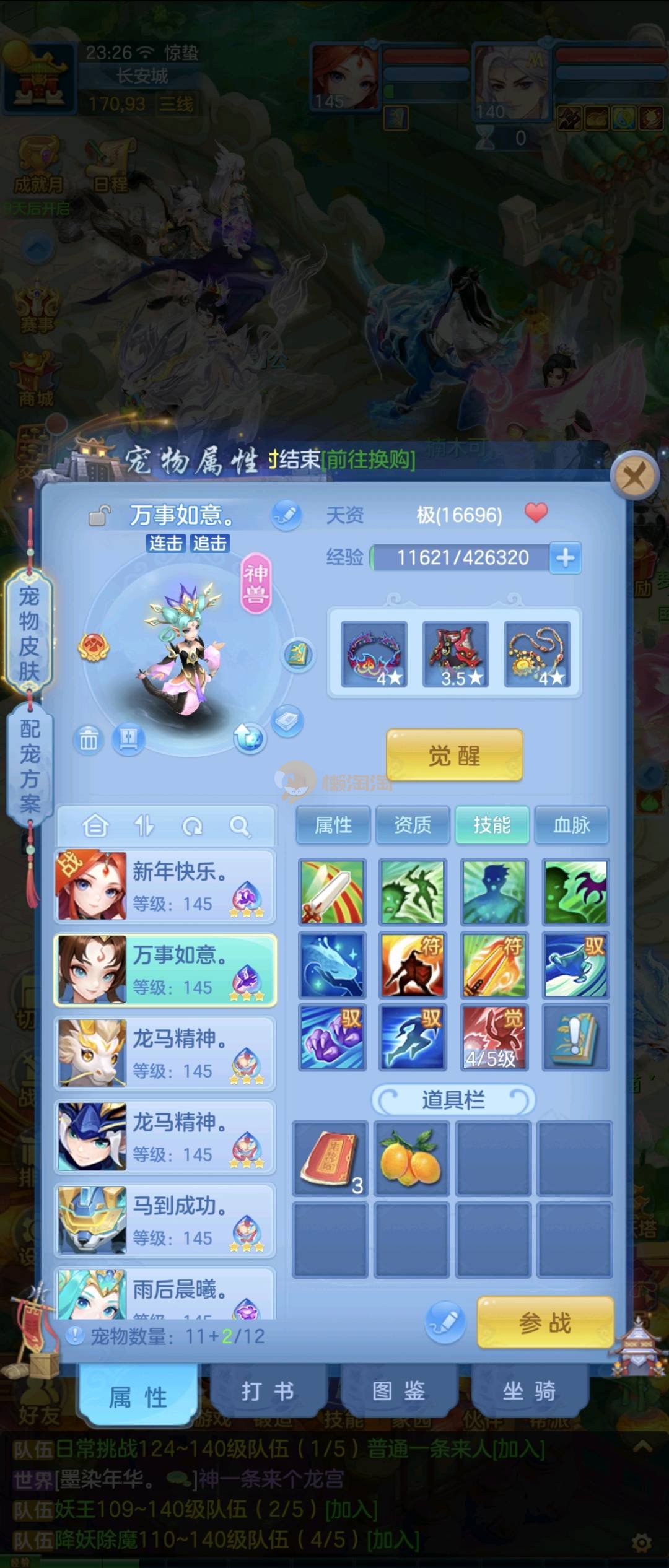Screen dimensions: 669x1568
Task: Add pet experience with the plus button
Action: click(x=565, y=557)
